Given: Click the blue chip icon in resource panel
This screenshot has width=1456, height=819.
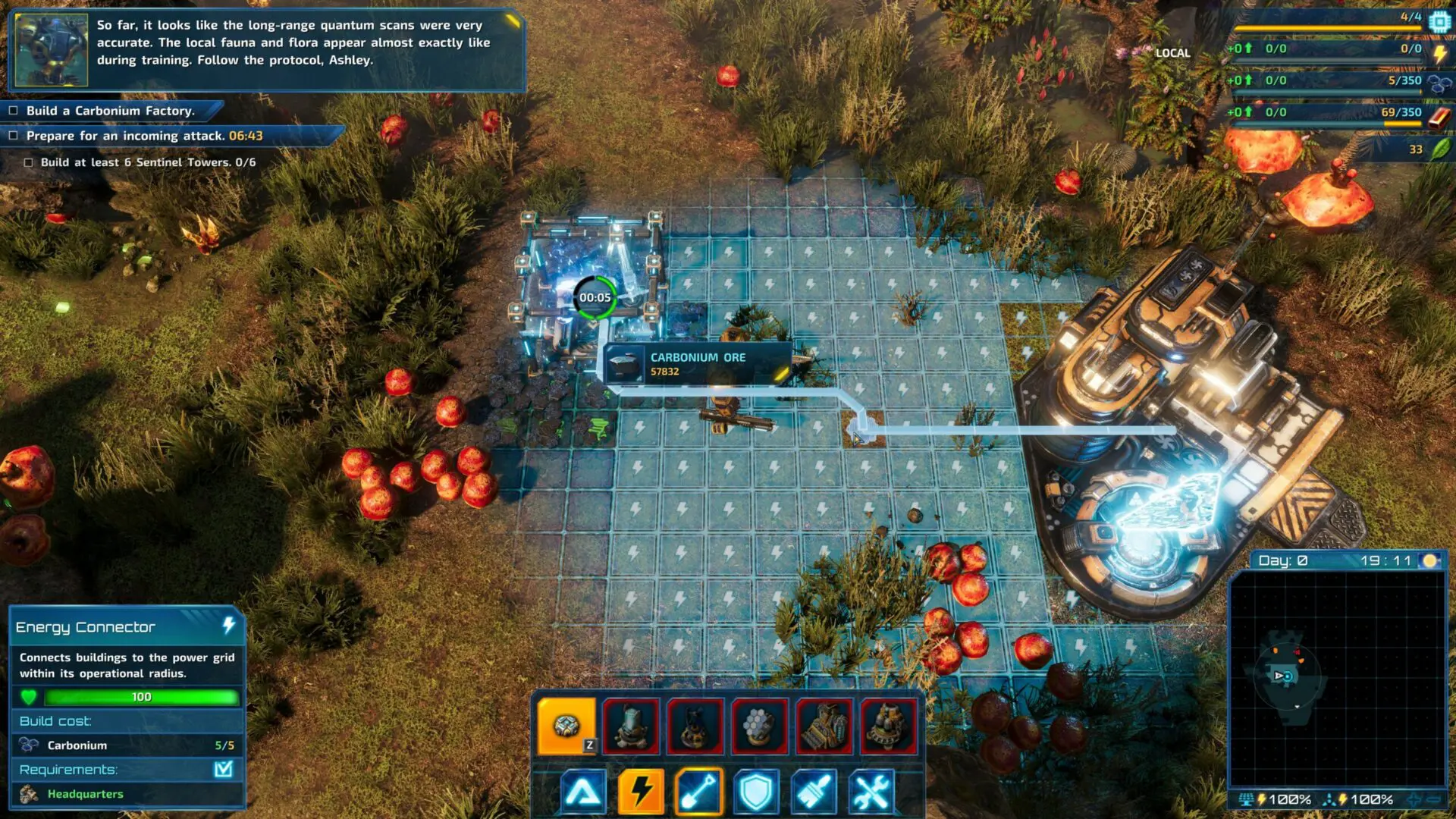Looking at the screenshot, I should tap(1439, 22).
